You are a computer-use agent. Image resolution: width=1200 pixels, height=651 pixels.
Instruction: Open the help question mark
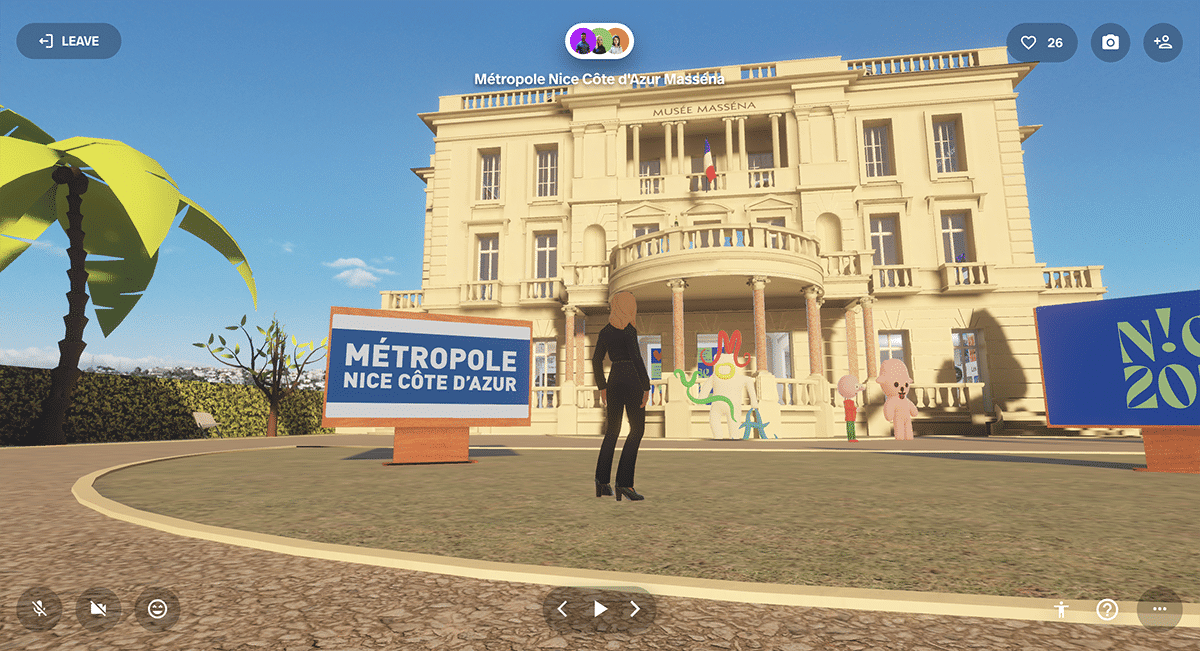pos(1107,609)
